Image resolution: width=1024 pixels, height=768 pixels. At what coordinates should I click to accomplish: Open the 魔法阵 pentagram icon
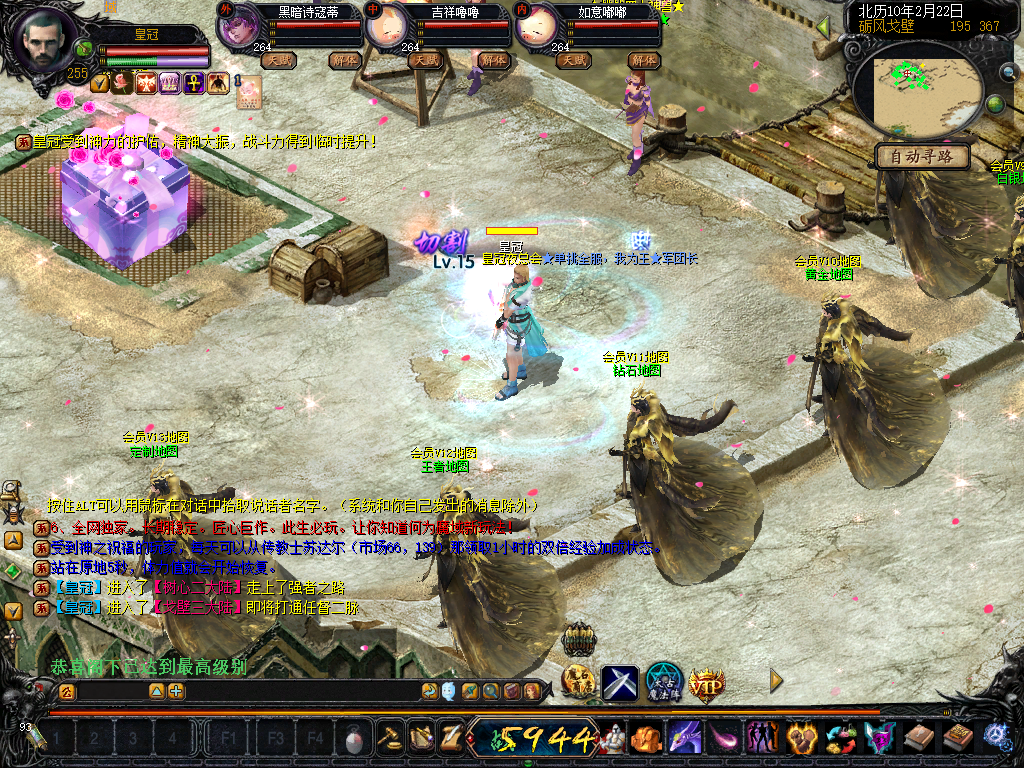663,683
